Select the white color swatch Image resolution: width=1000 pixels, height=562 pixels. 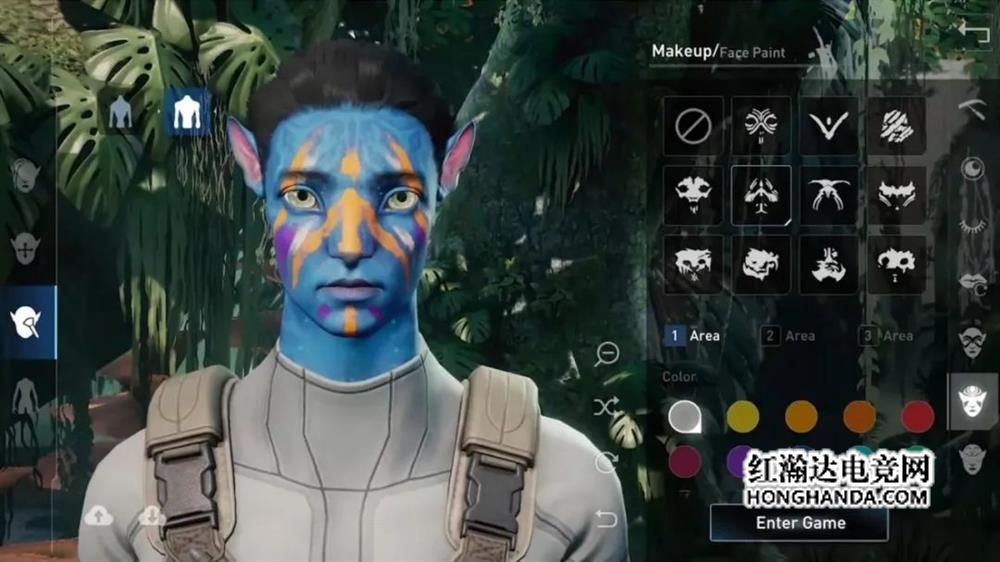tap(684, 416)
